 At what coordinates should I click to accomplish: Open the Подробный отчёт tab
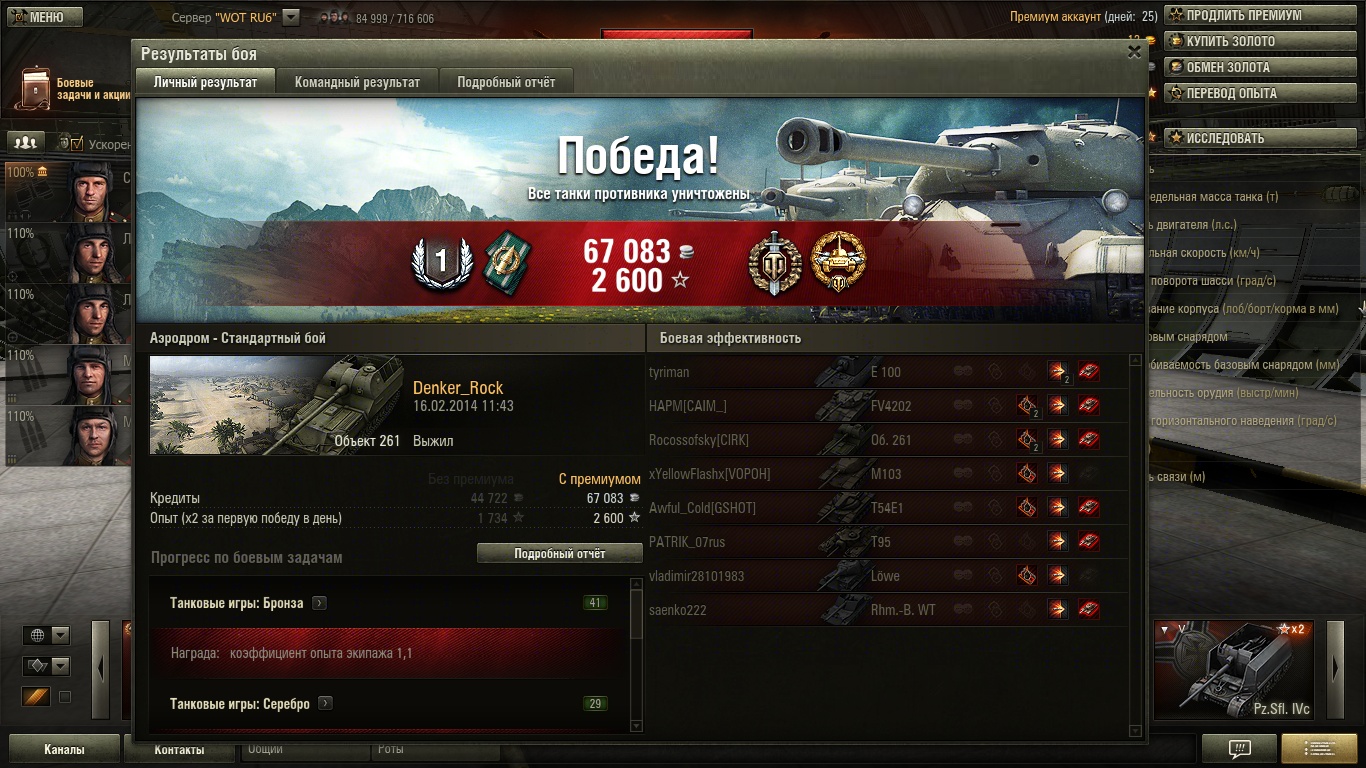point(506,82)
